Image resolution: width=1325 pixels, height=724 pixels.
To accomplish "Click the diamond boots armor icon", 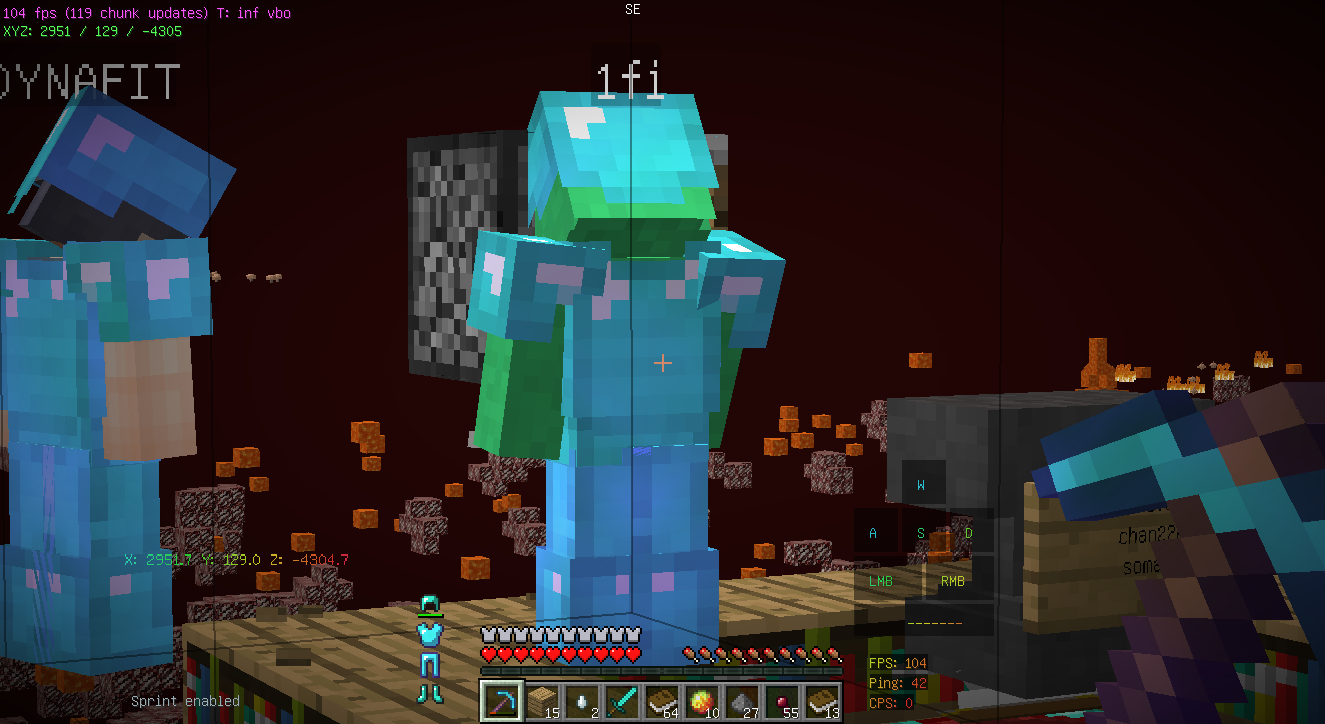I will point(430,692).
